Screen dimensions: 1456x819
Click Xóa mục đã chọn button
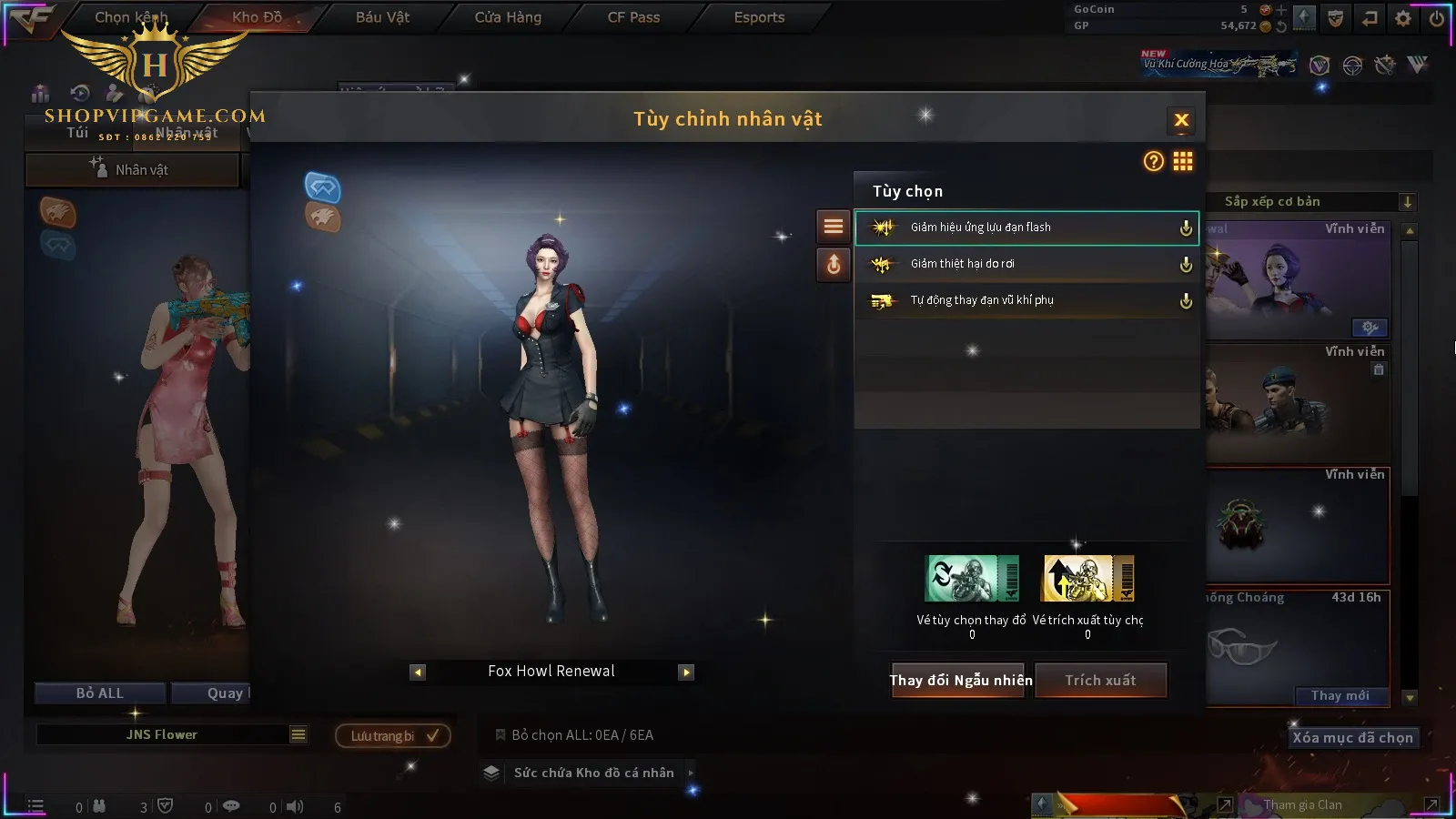pos(1352,738)
